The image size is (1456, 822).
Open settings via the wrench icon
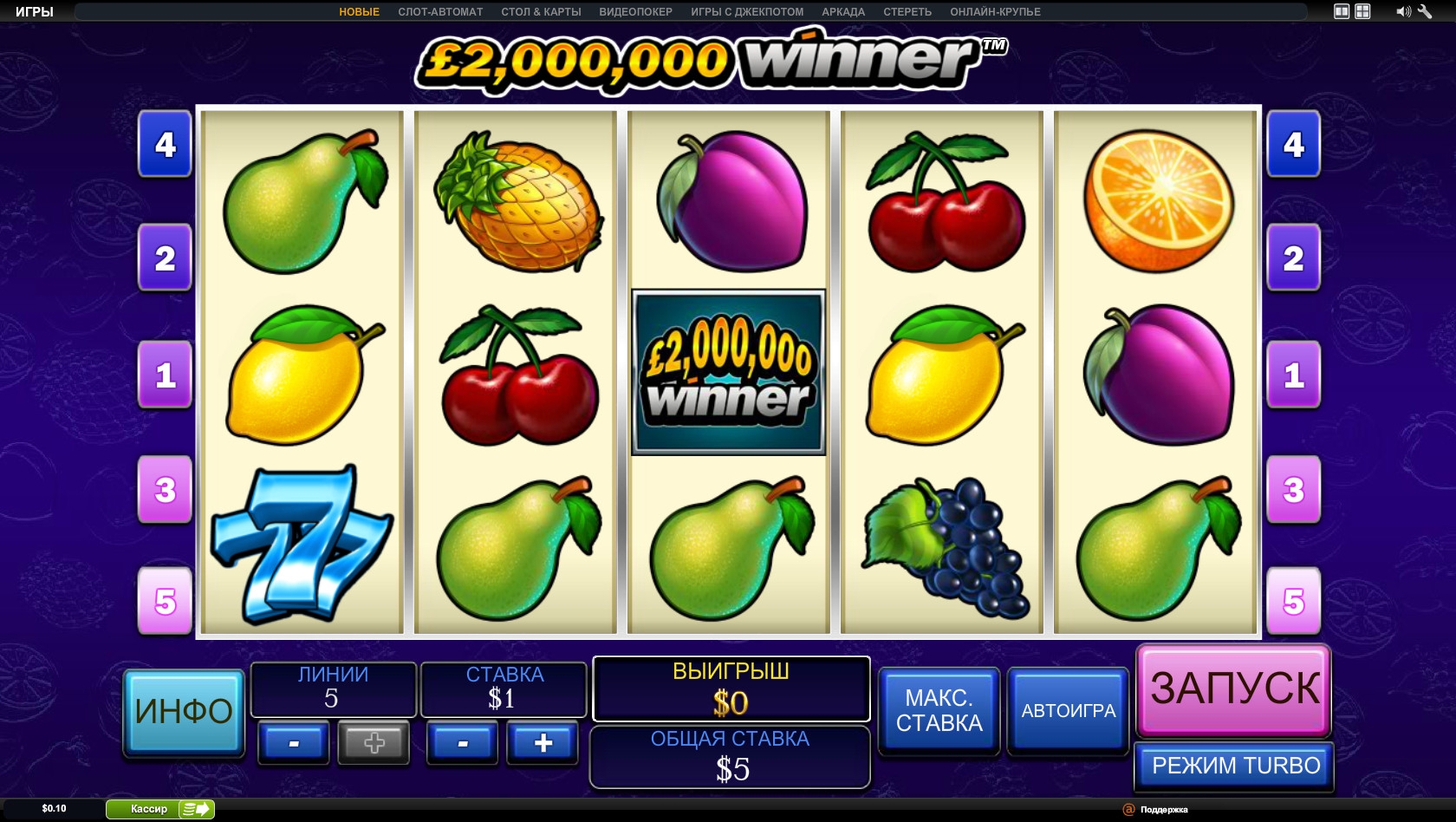pos(1425,12)
